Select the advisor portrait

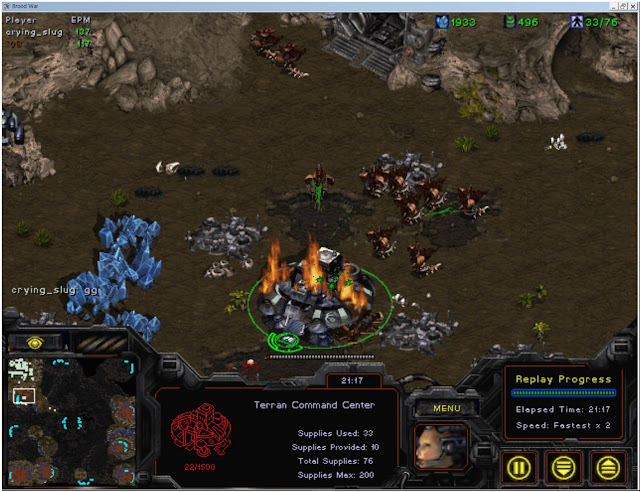[x=439, y=447]
